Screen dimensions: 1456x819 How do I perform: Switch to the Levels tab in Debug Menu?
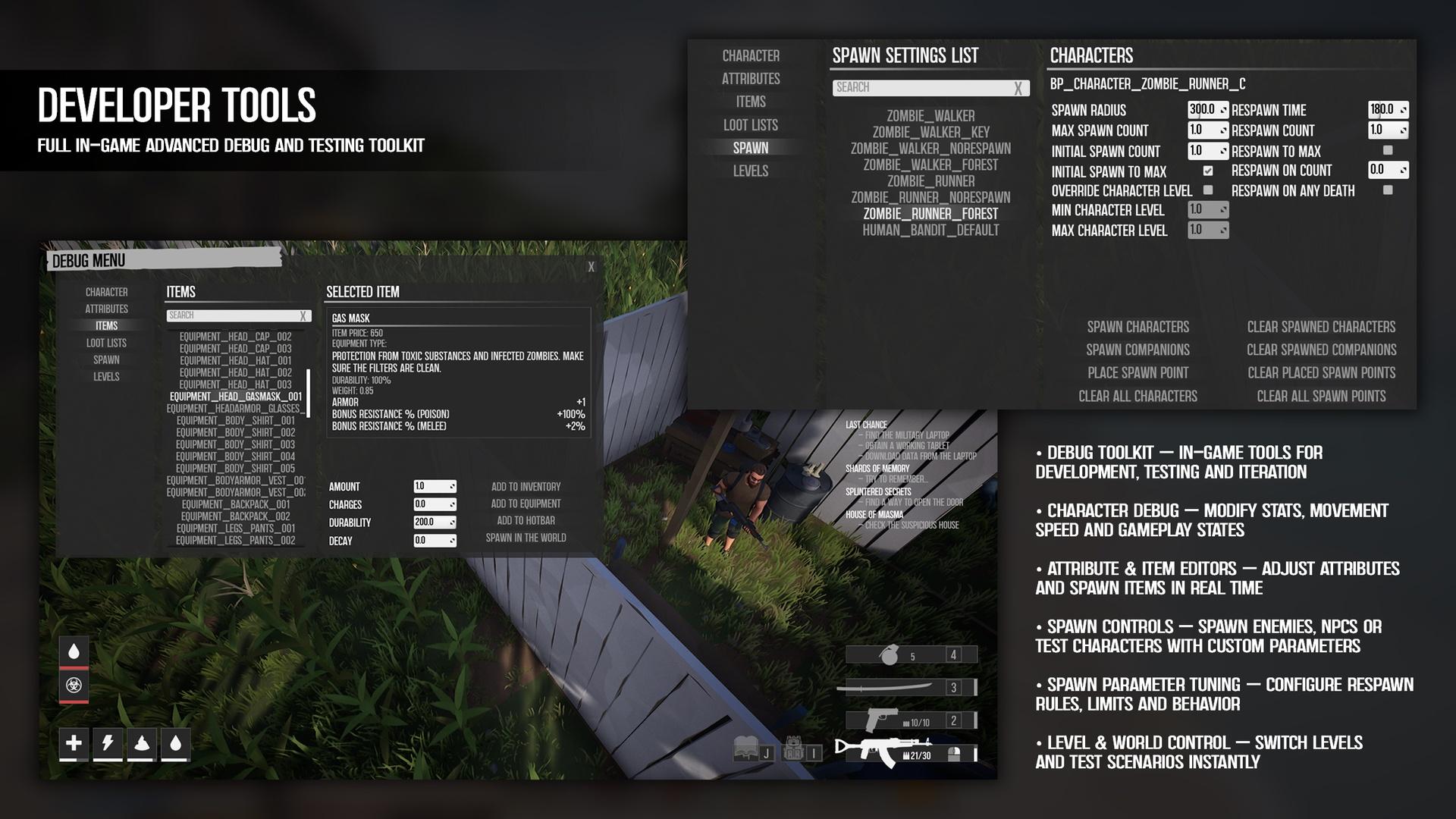106,377
